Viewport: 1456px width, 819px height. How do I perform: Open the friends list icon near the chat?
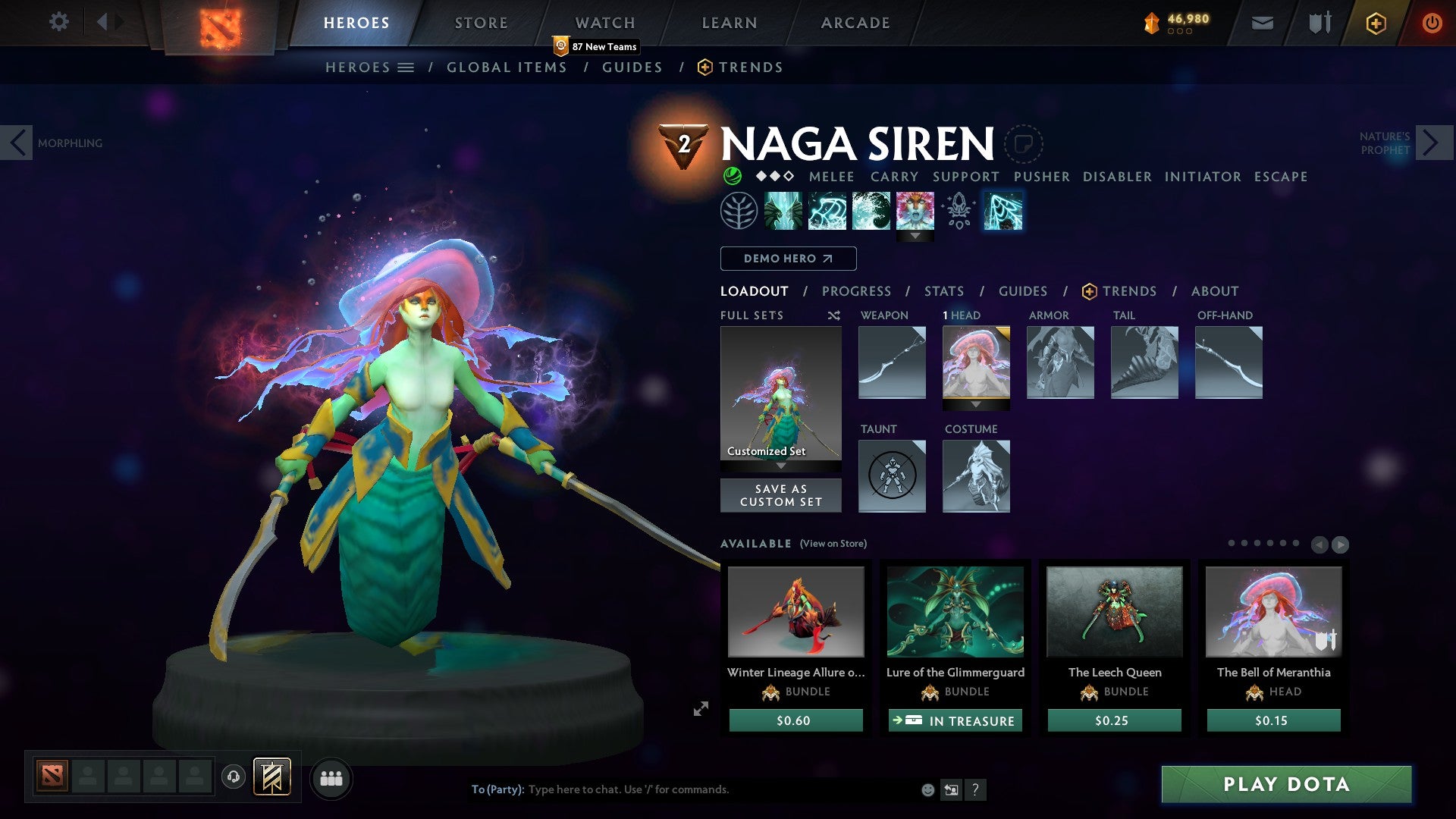click(331, 778)
